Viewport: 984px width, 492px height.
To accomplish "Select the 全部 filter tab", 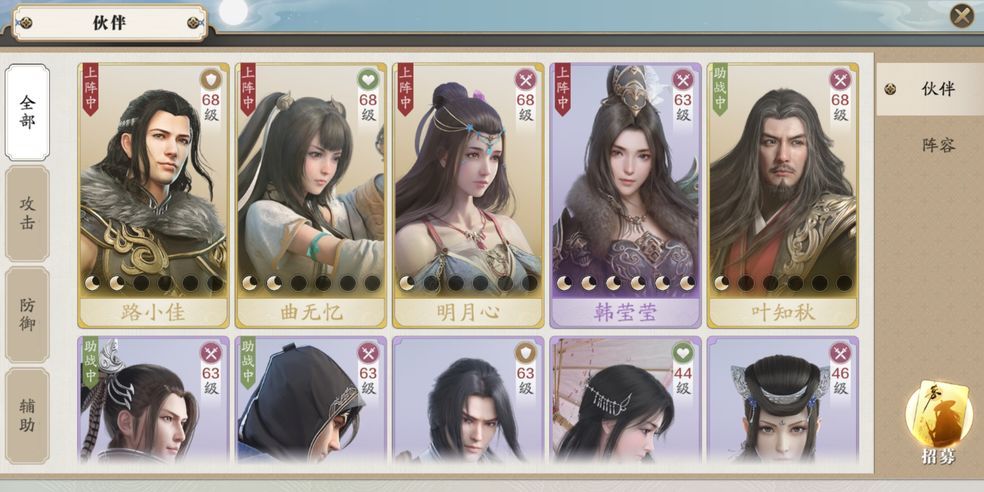I will pyautogui.click(x=27, y=112).
